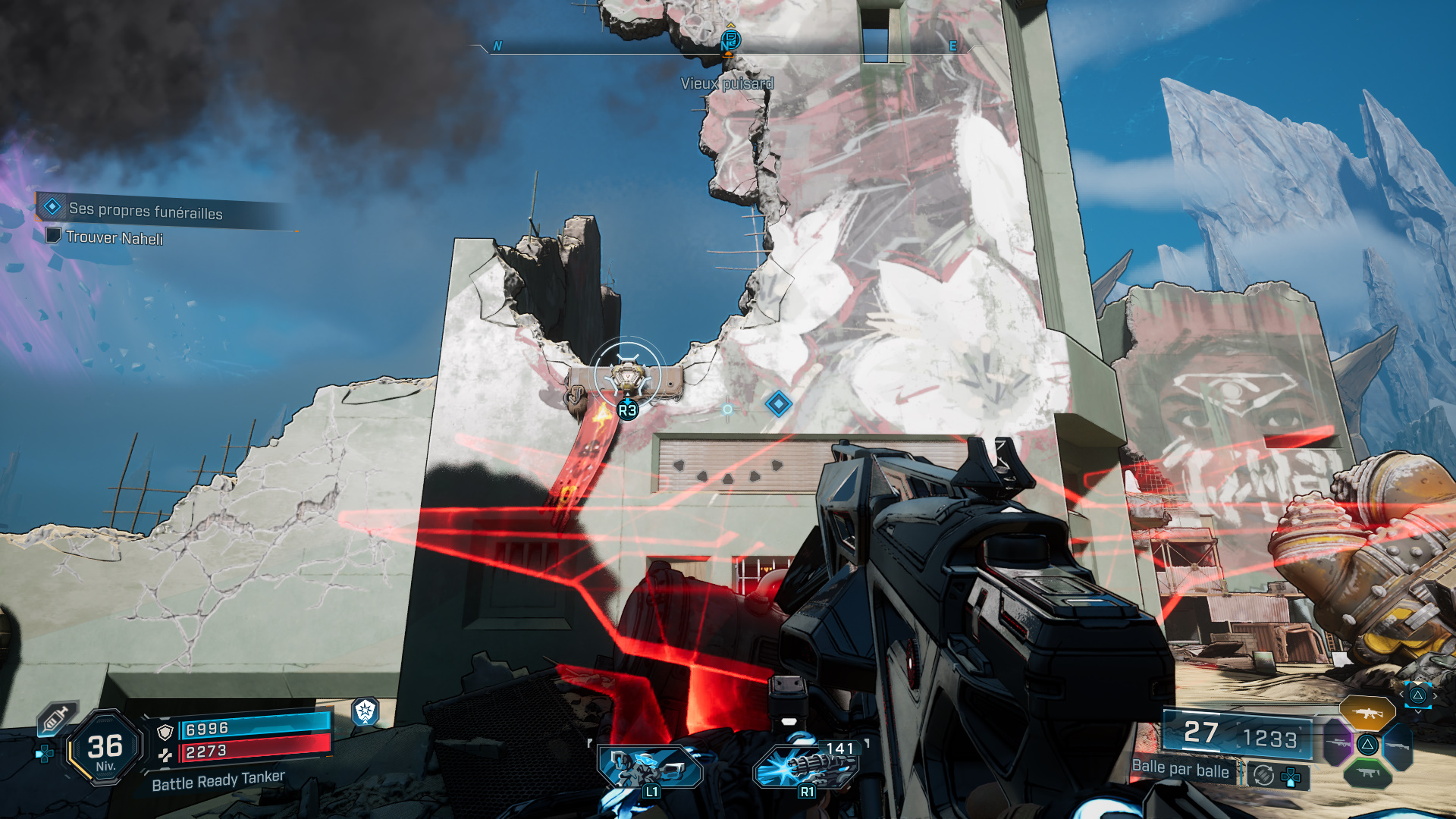Select the blue shotgun weapon slot

point(1398,745)
